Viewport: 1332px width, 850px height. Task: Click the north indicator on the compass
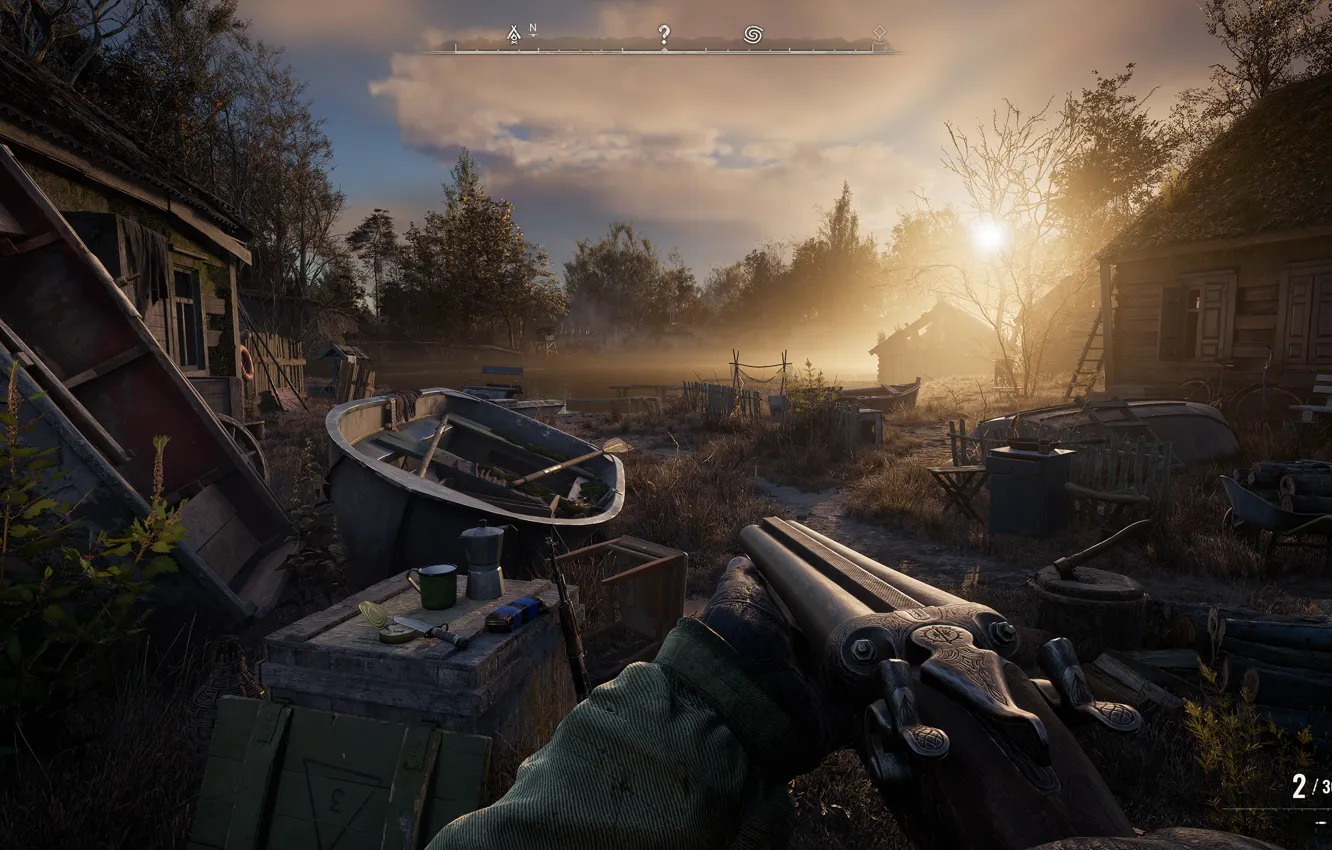[533, 30]
